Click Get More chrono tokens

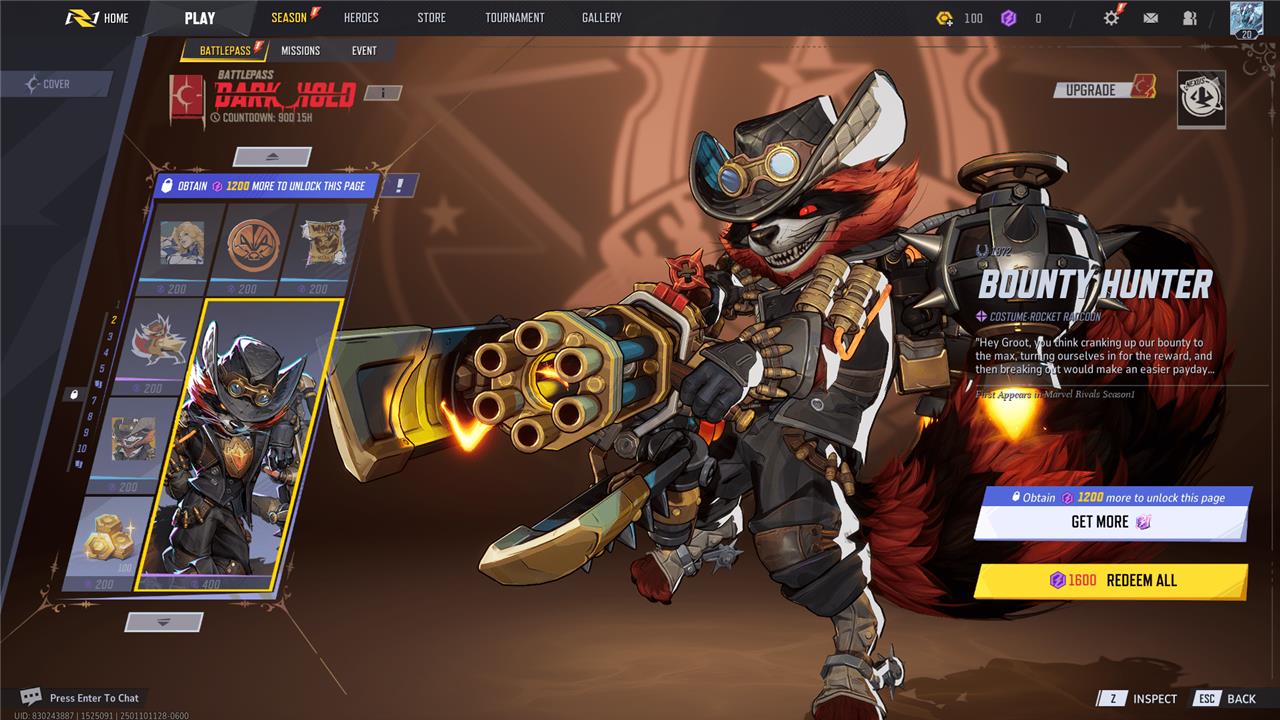(1110, 522)
